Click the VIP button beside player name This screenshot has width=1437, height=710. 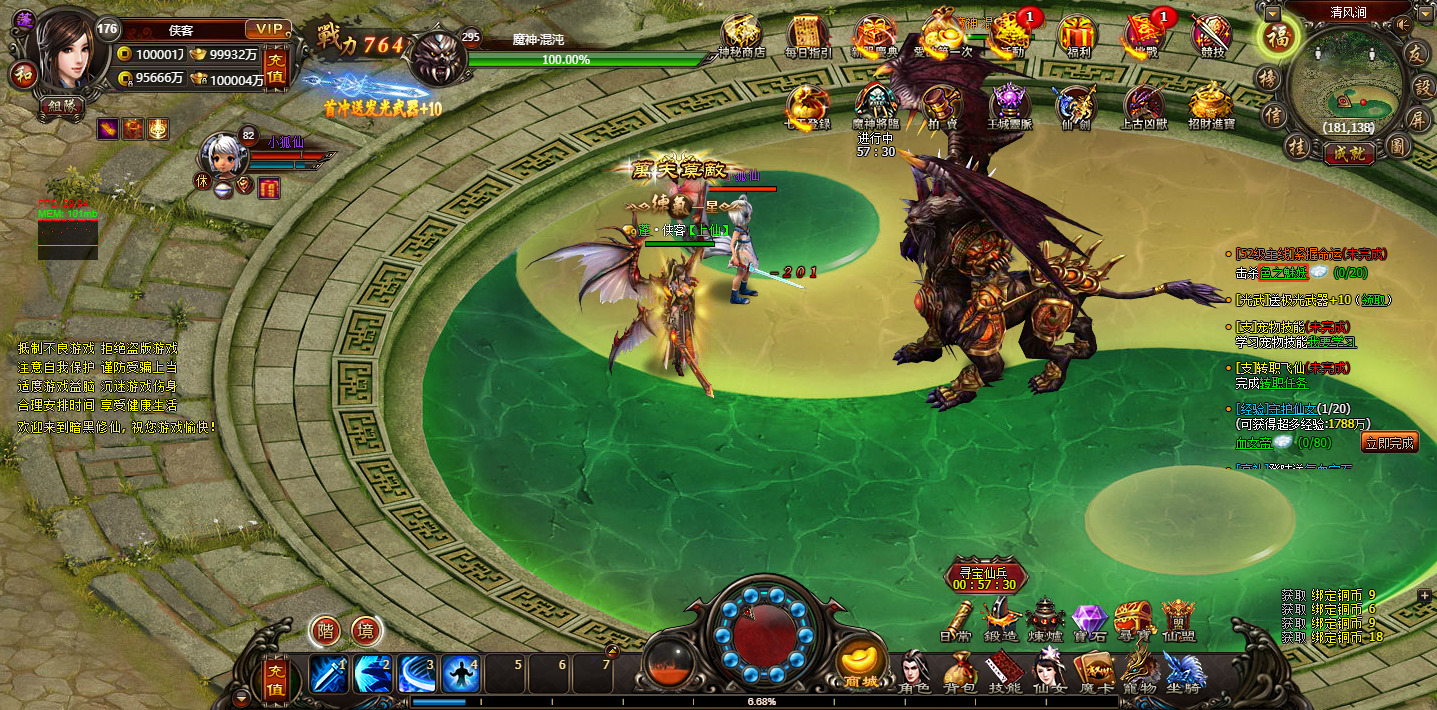pos(267,29)
